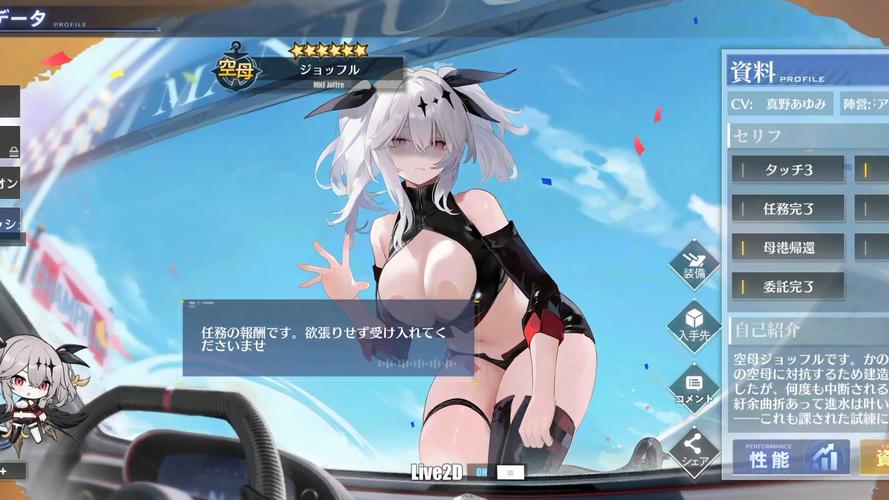The height and width of the screenshot is (500, 889).
Task: Play the 母港帰還 voice line
Action: pyautogui.click(x=788, y=247)
